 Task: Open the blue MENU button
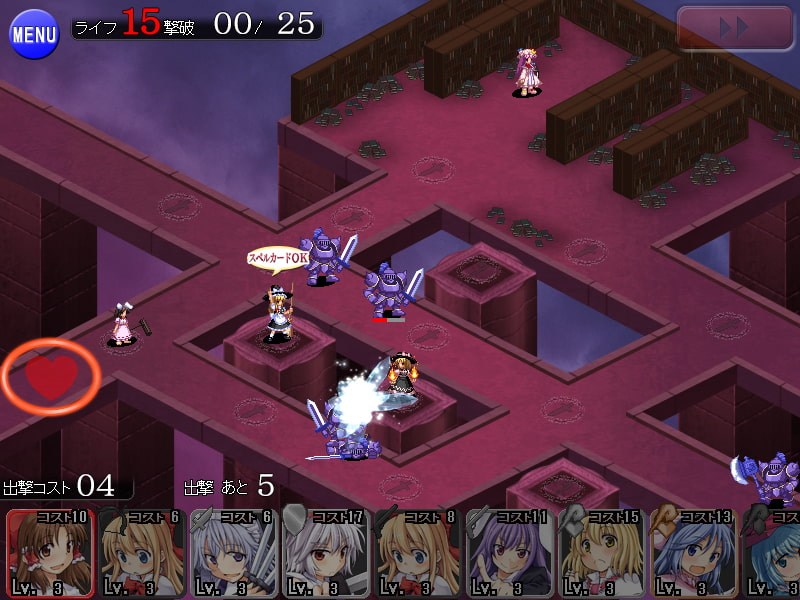click(34, 35)
